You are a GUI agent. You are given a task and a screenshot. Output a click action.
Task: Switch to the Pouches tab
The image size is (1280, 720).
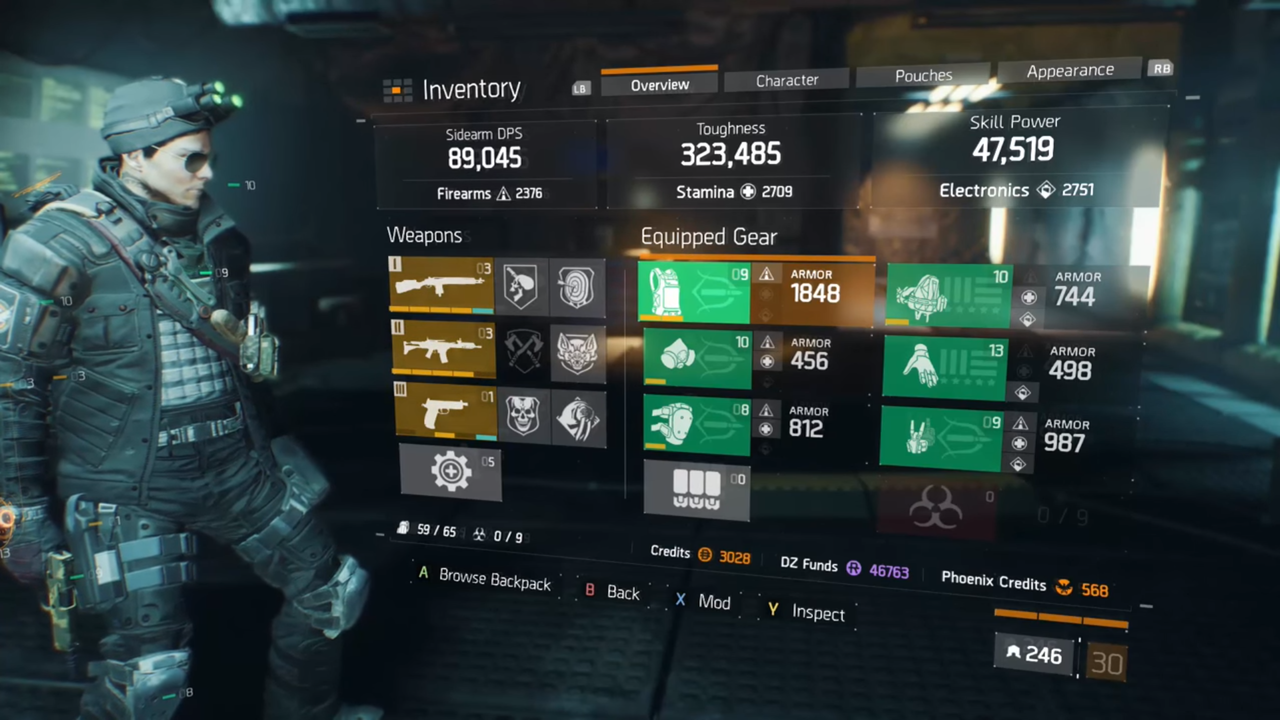tap(923, 75)
